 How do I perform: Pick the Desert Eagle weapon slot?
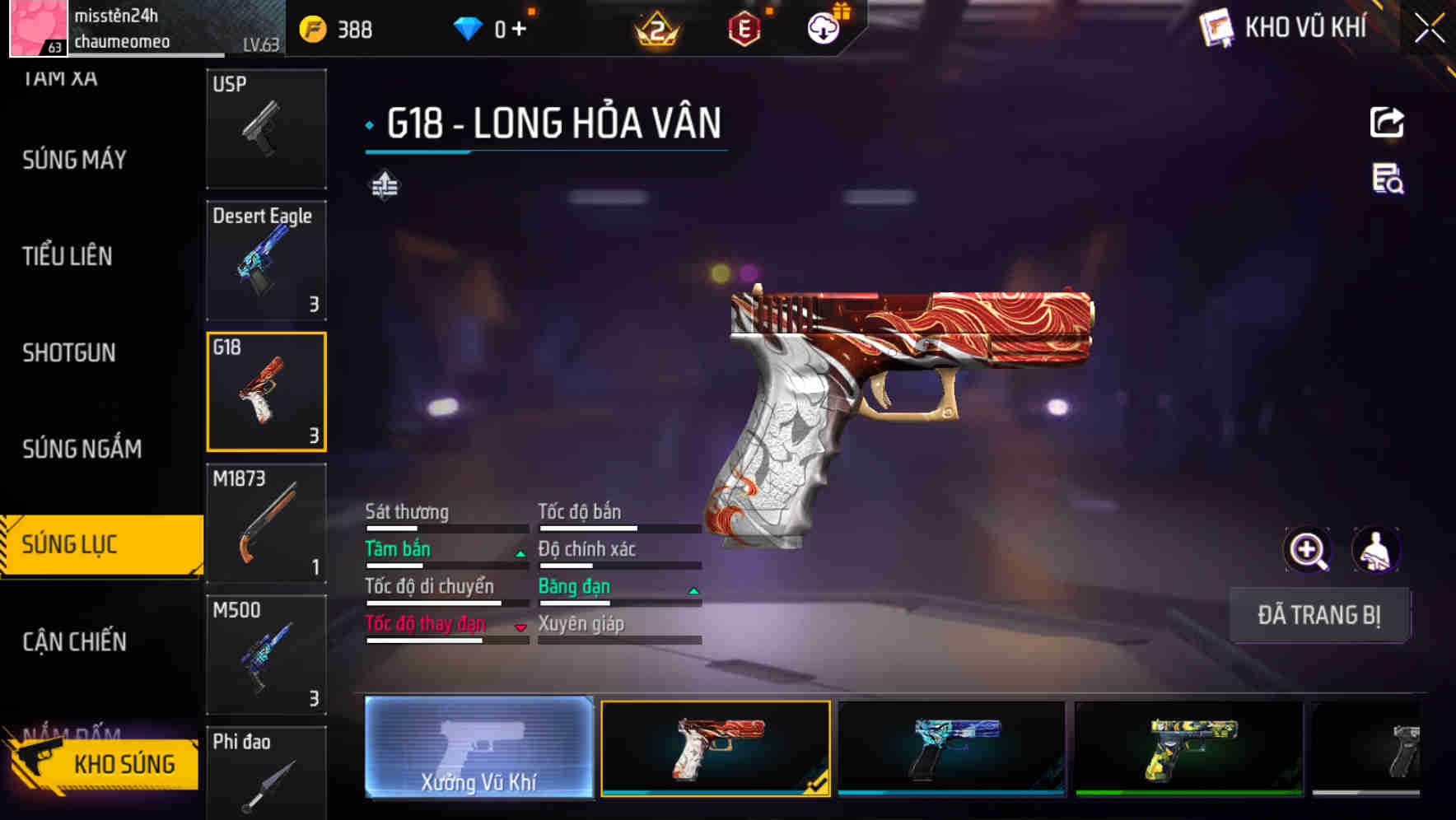[266, 260]
